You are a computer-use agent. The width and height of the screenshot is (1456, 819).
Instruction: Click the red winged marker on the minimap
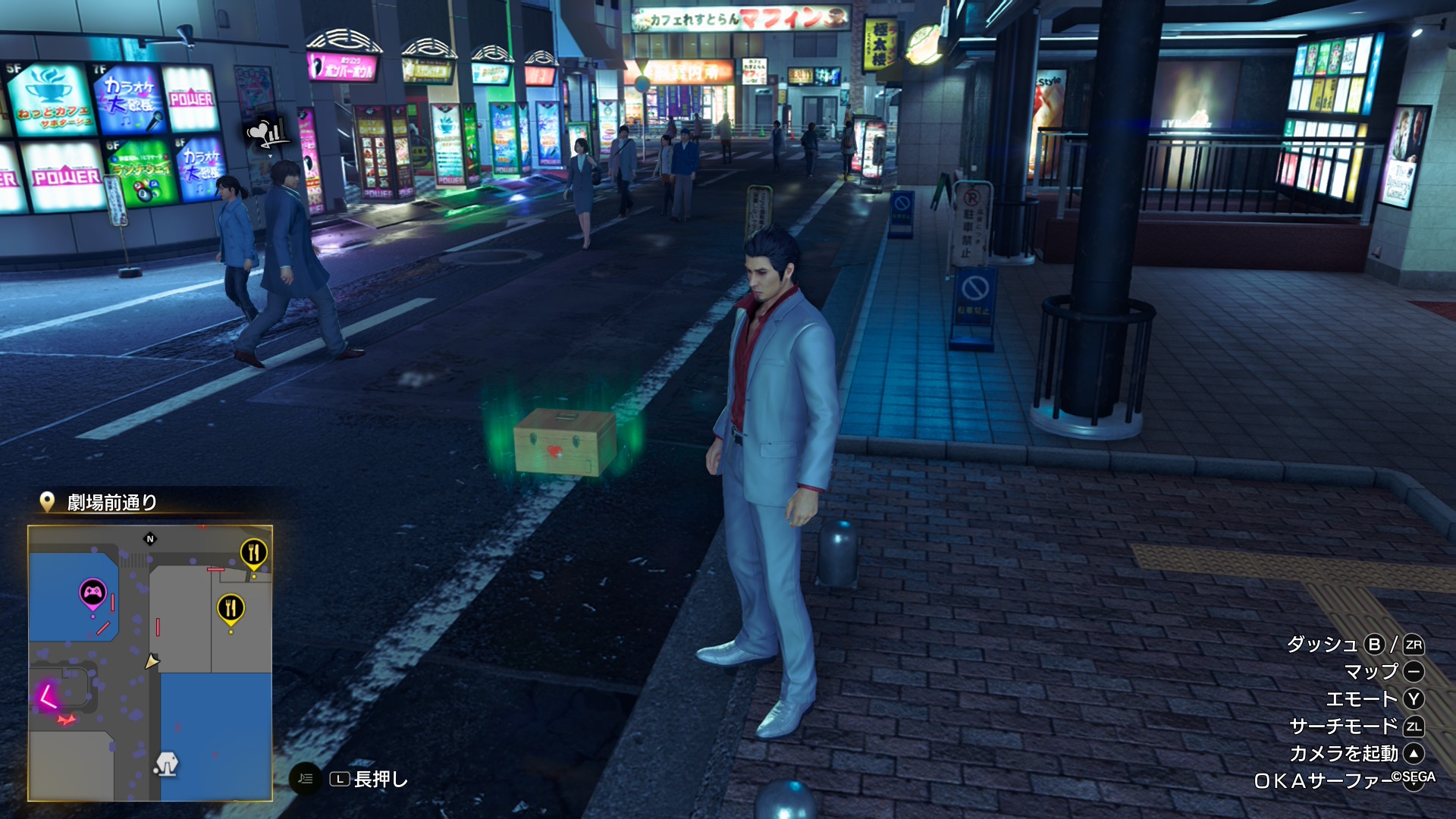point(67,720)
